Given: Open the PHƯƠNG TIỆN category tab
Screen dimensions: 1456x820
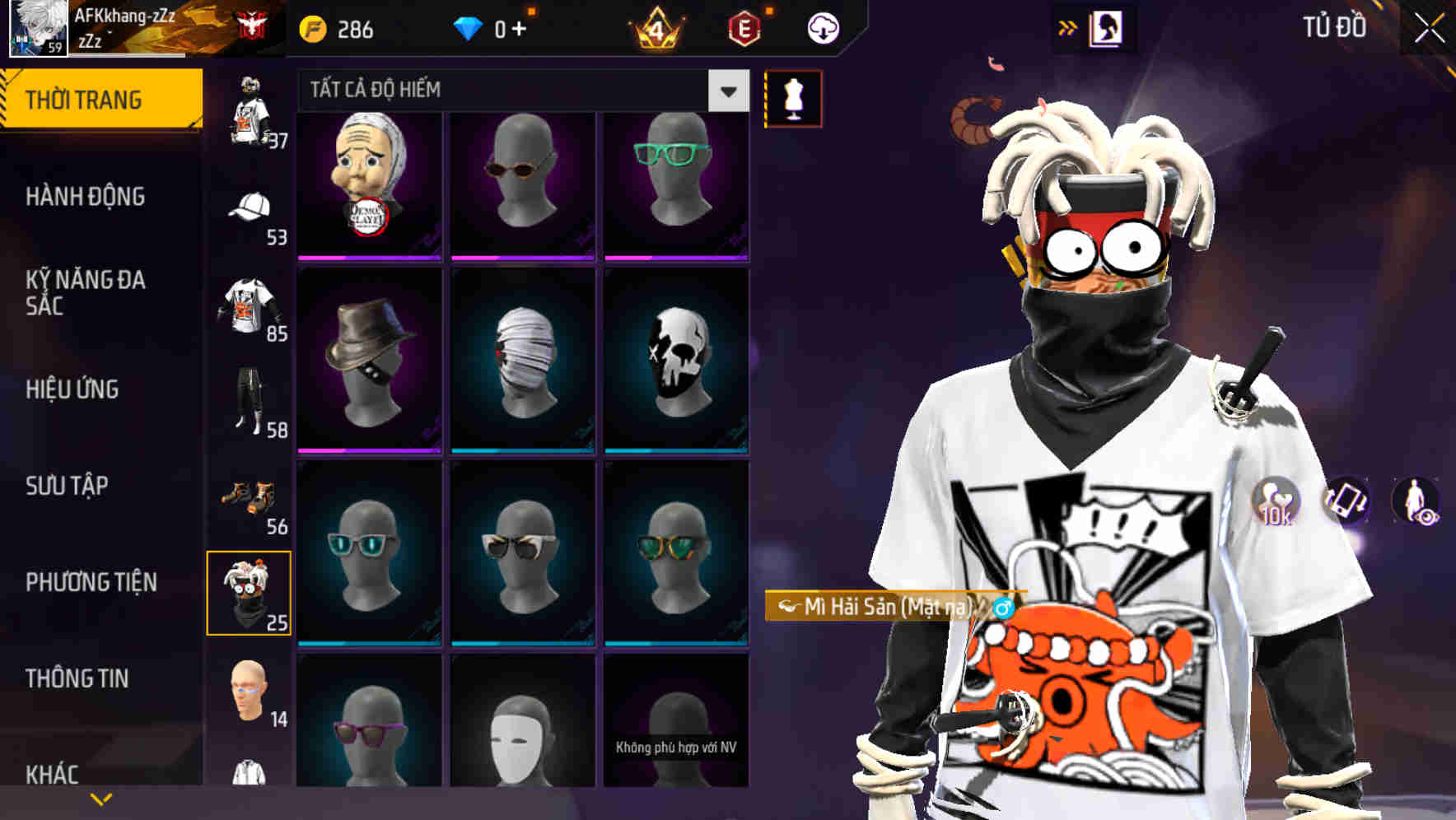Looking at the screenshot, I should click(x=91, y=582).
